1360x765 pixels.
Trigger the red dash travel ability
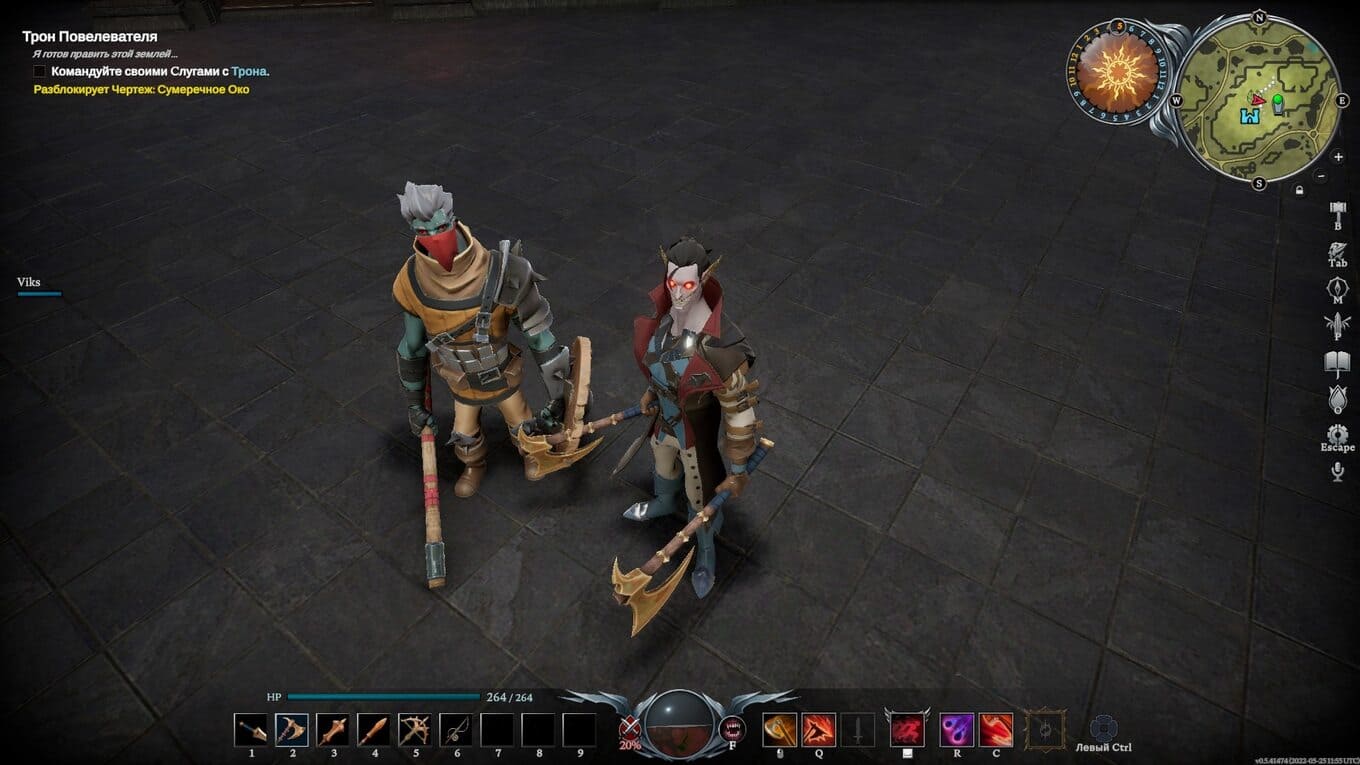pos(906,730)
